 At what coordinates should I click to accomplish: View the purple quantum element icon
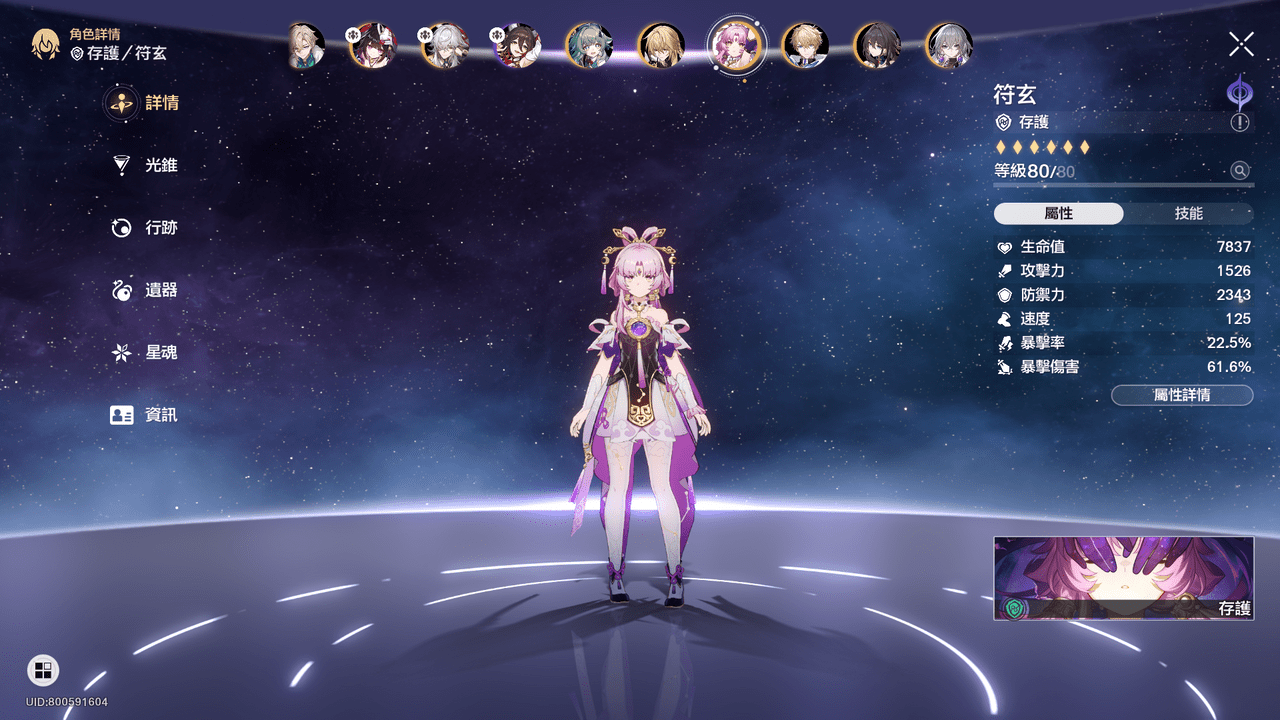(x=1240, y=91)
